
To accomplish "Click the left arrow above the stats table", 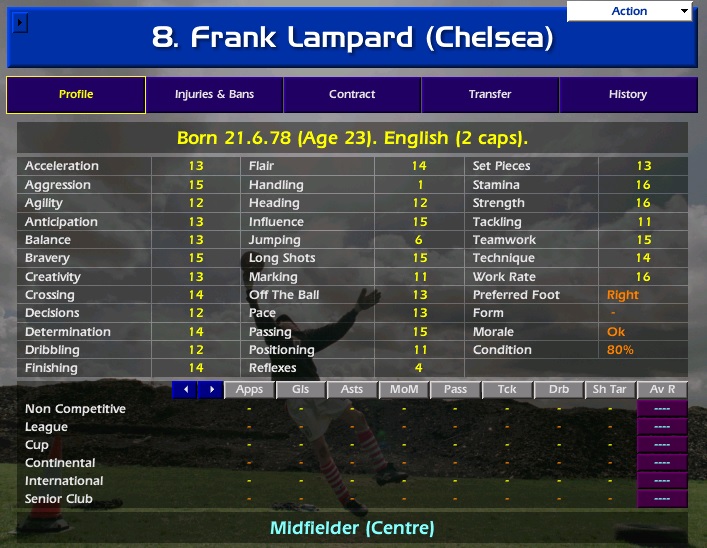I will [185, 389].
